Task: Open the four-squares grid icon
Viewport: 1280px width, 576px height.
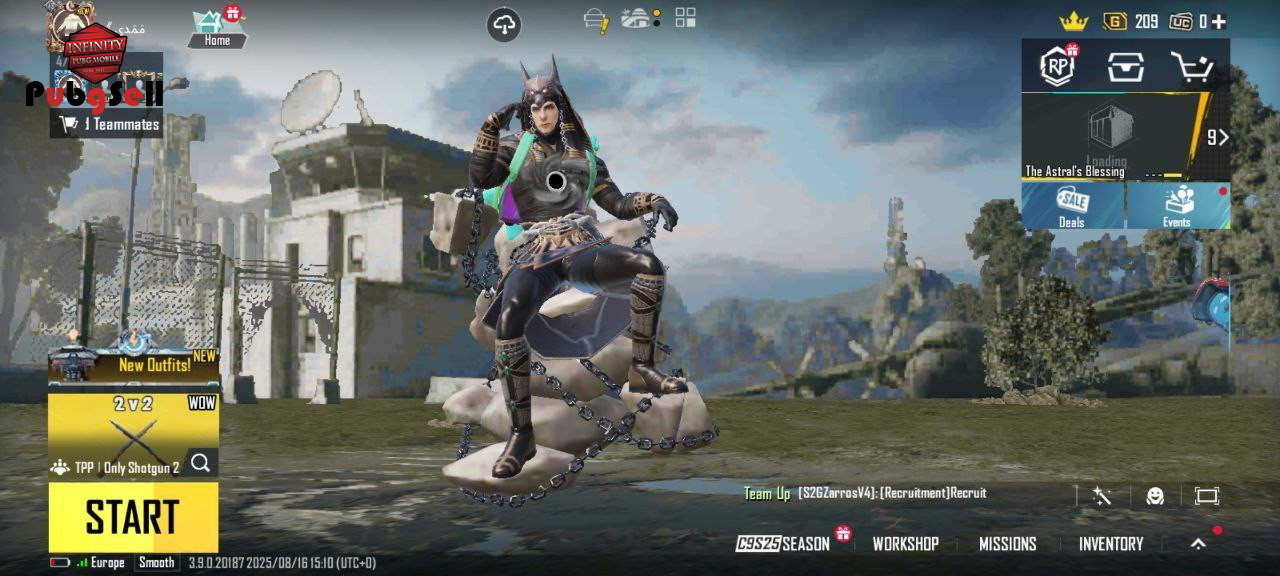Action: [685, 17]
